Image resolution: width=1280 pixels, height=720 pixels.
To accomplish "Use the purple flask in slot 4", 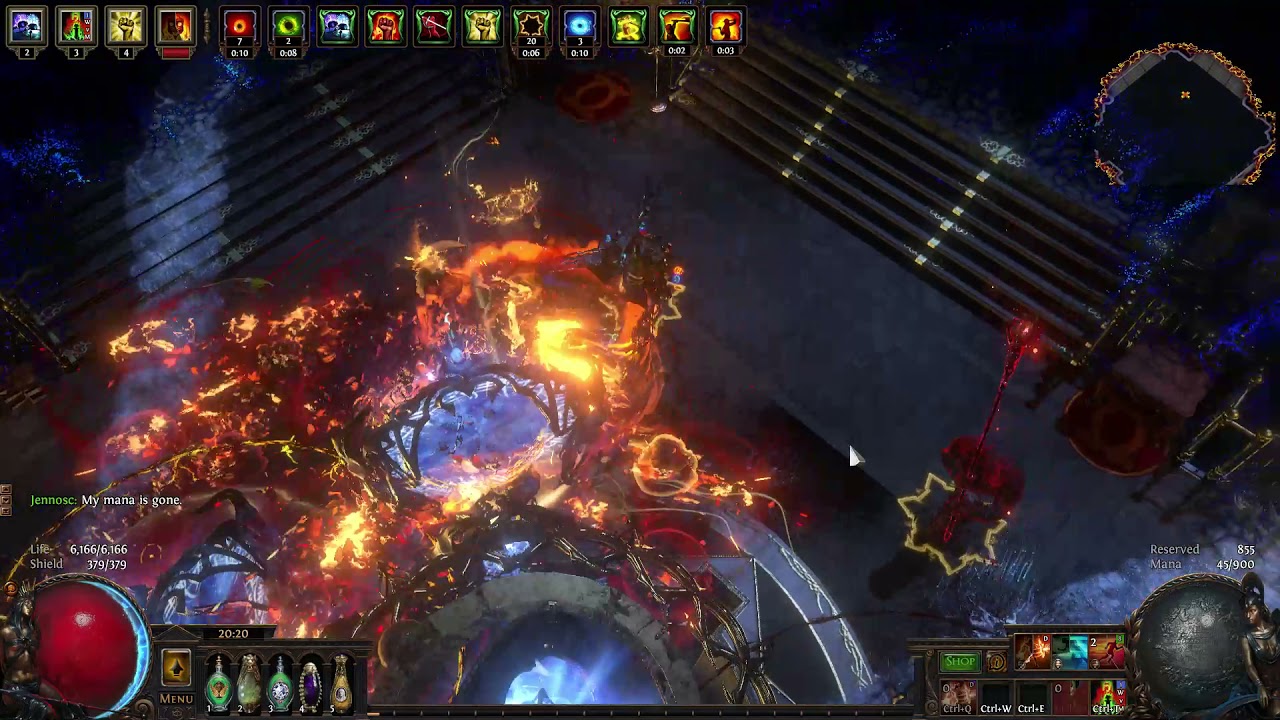I will point(310,684).
